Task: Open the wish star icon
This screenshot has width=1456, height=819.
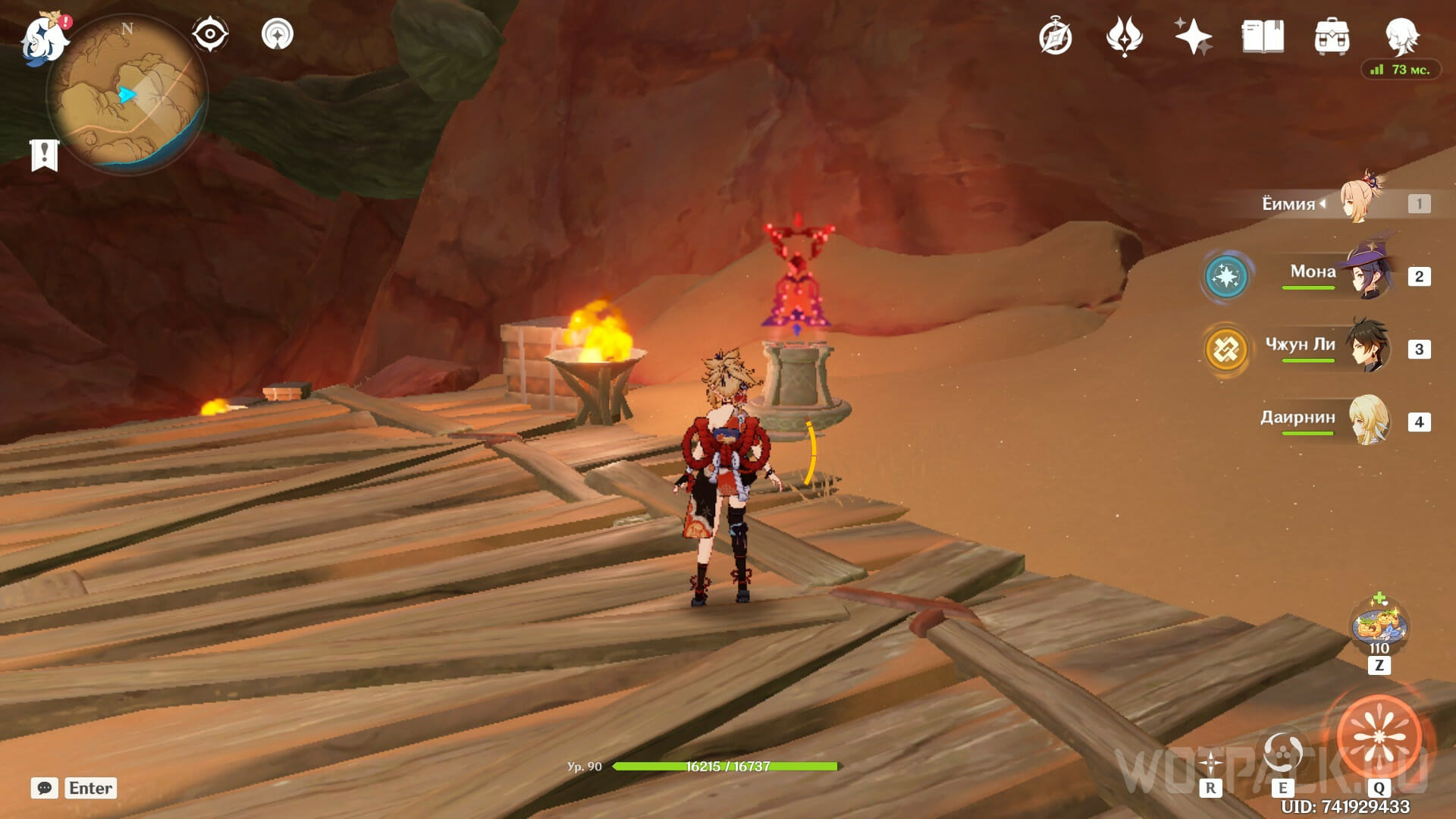Action: point(1193,37)
